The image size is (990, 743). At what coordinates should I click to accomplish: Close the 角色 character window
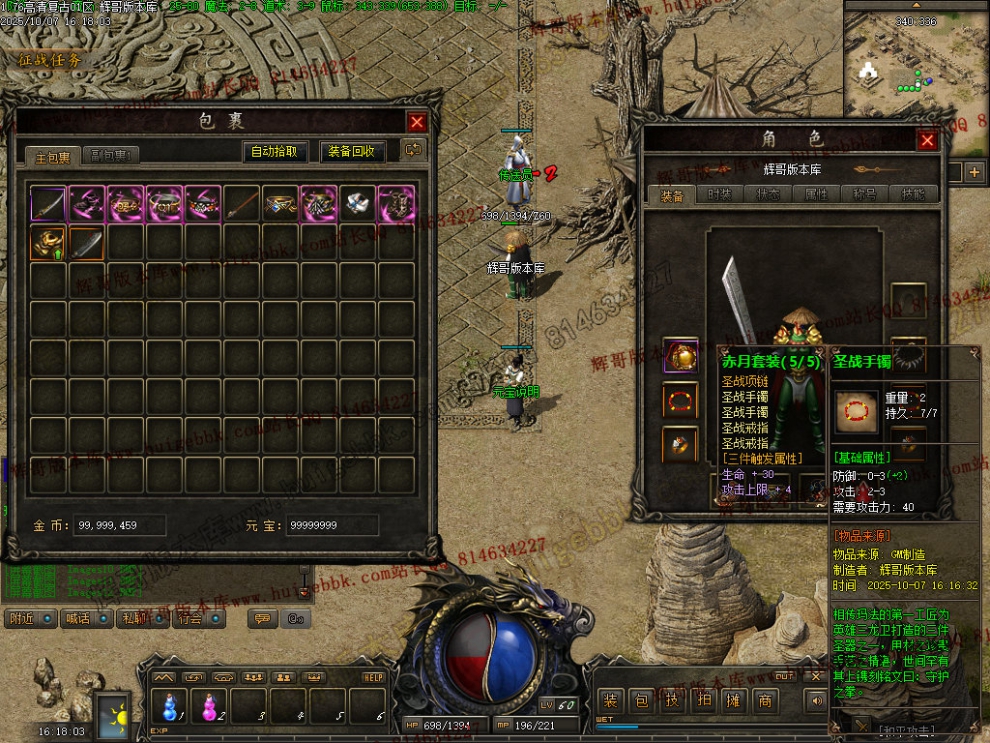[x=927, y=141]
